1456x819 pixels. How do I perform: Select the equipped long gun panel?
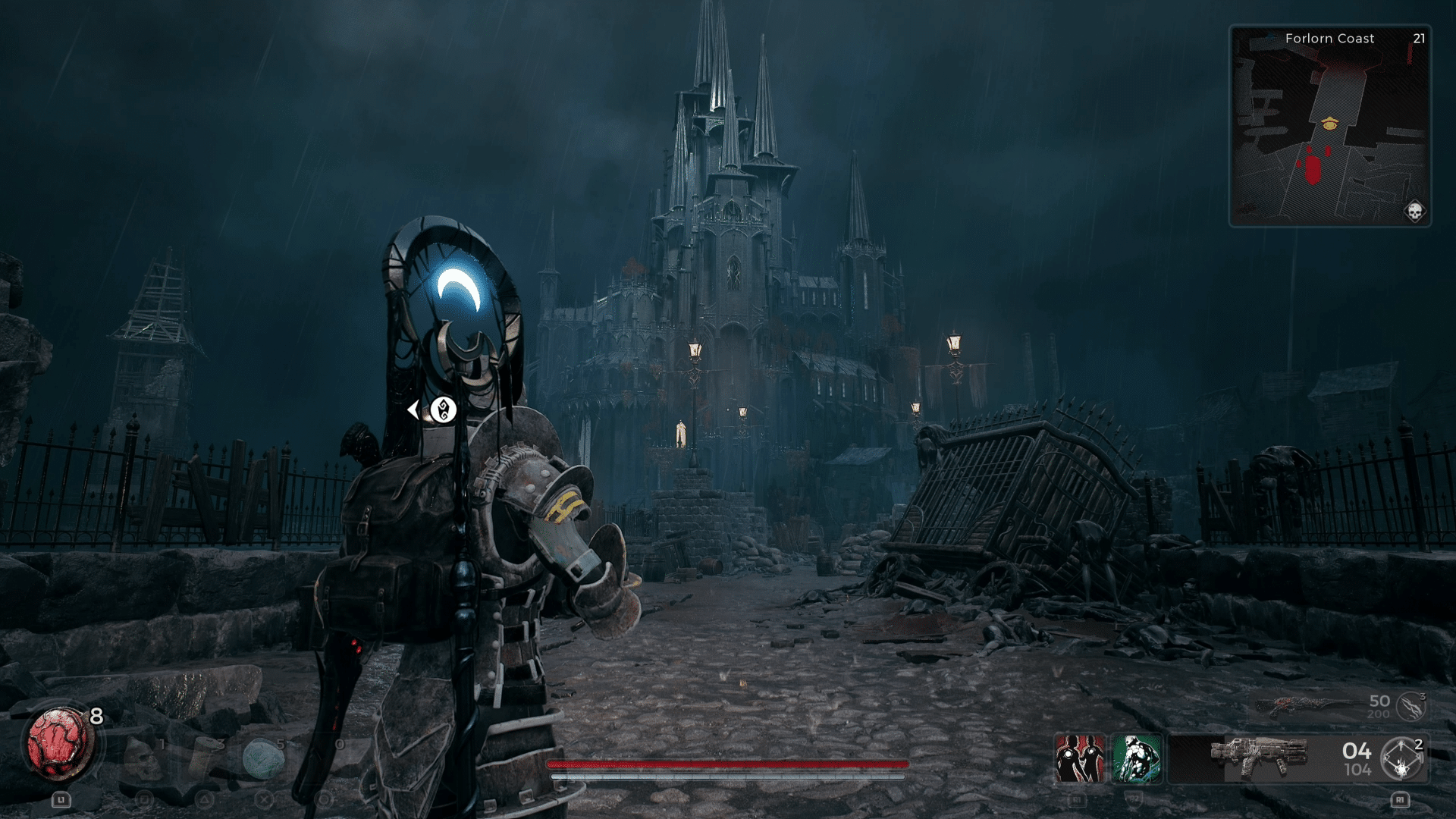click(x=1259, y=758)
